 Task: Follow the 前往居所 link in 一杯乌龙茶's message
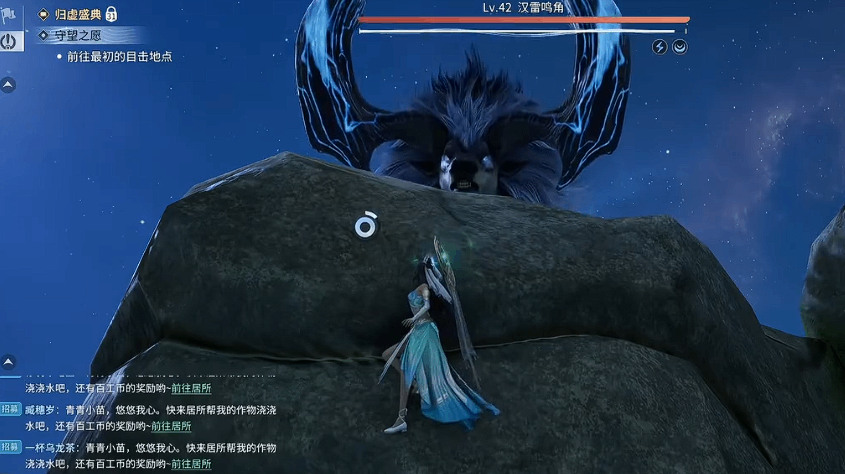coord(190,464)
